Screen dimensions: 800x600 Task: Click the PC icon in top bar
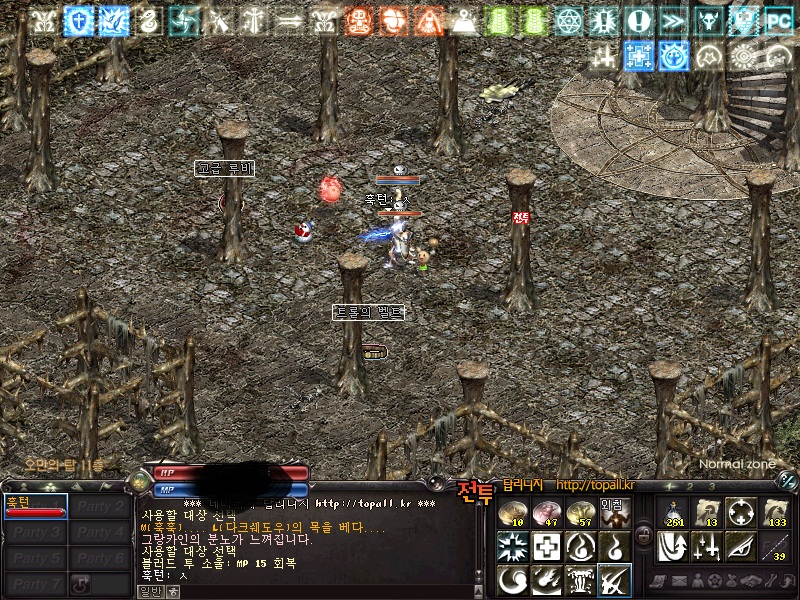(x=777, y=21)
